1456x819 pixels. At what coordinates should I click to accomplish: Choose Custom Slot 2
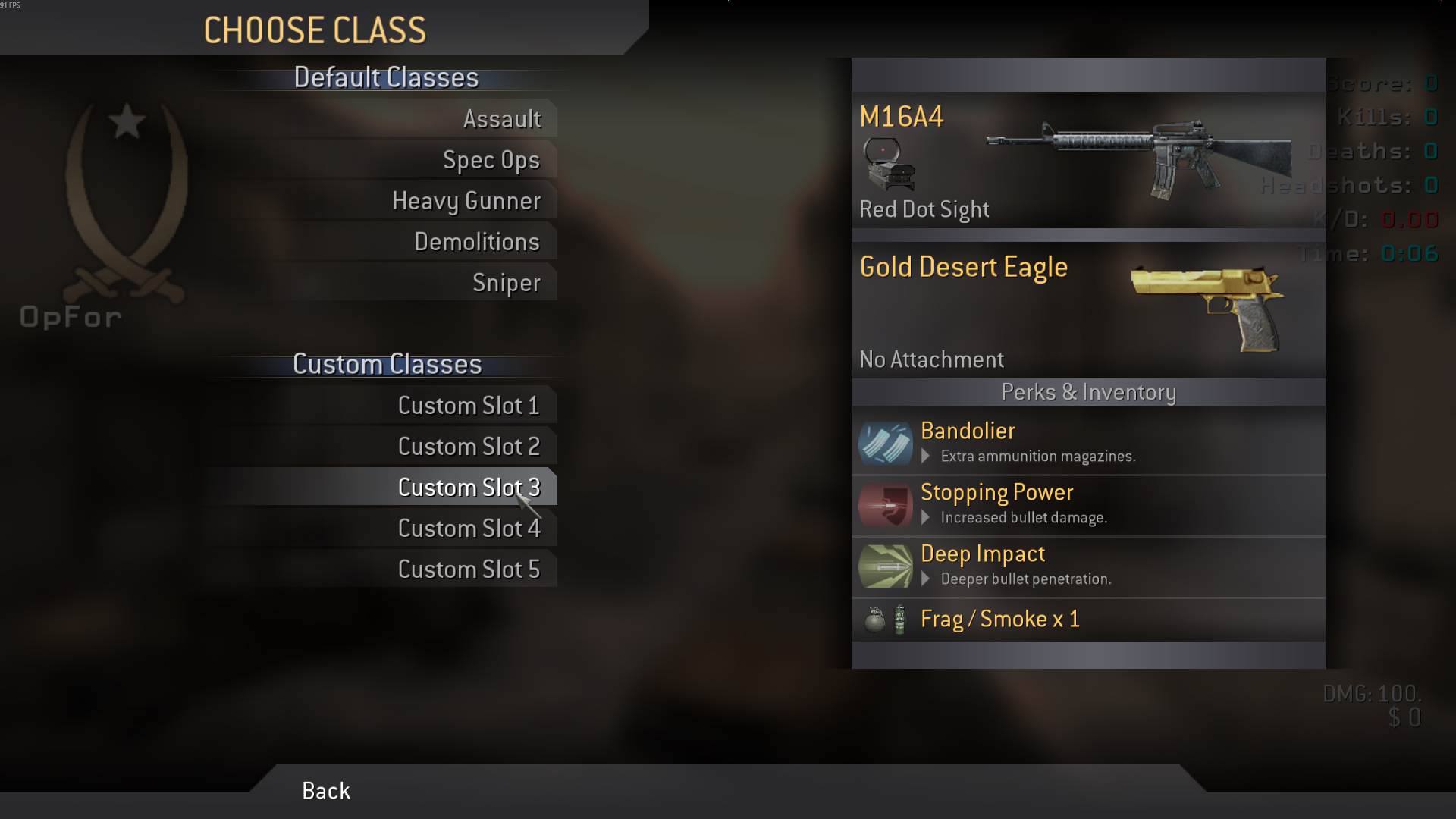[x=469, y=447]
